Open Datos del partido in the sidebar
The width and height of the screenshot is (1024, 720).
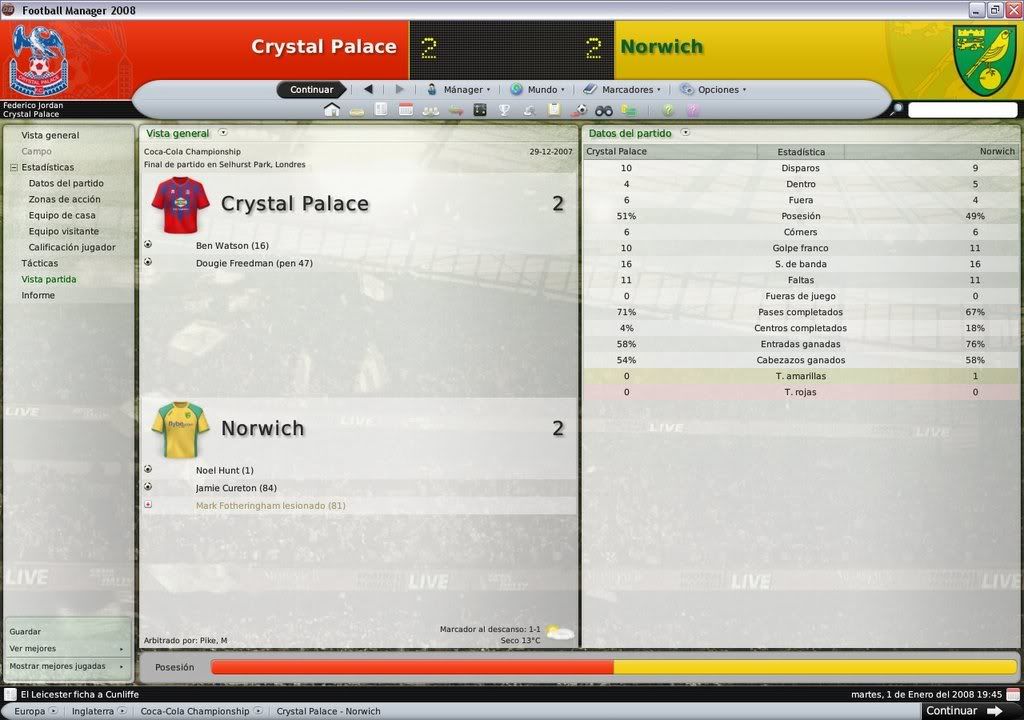click(66, 183)
